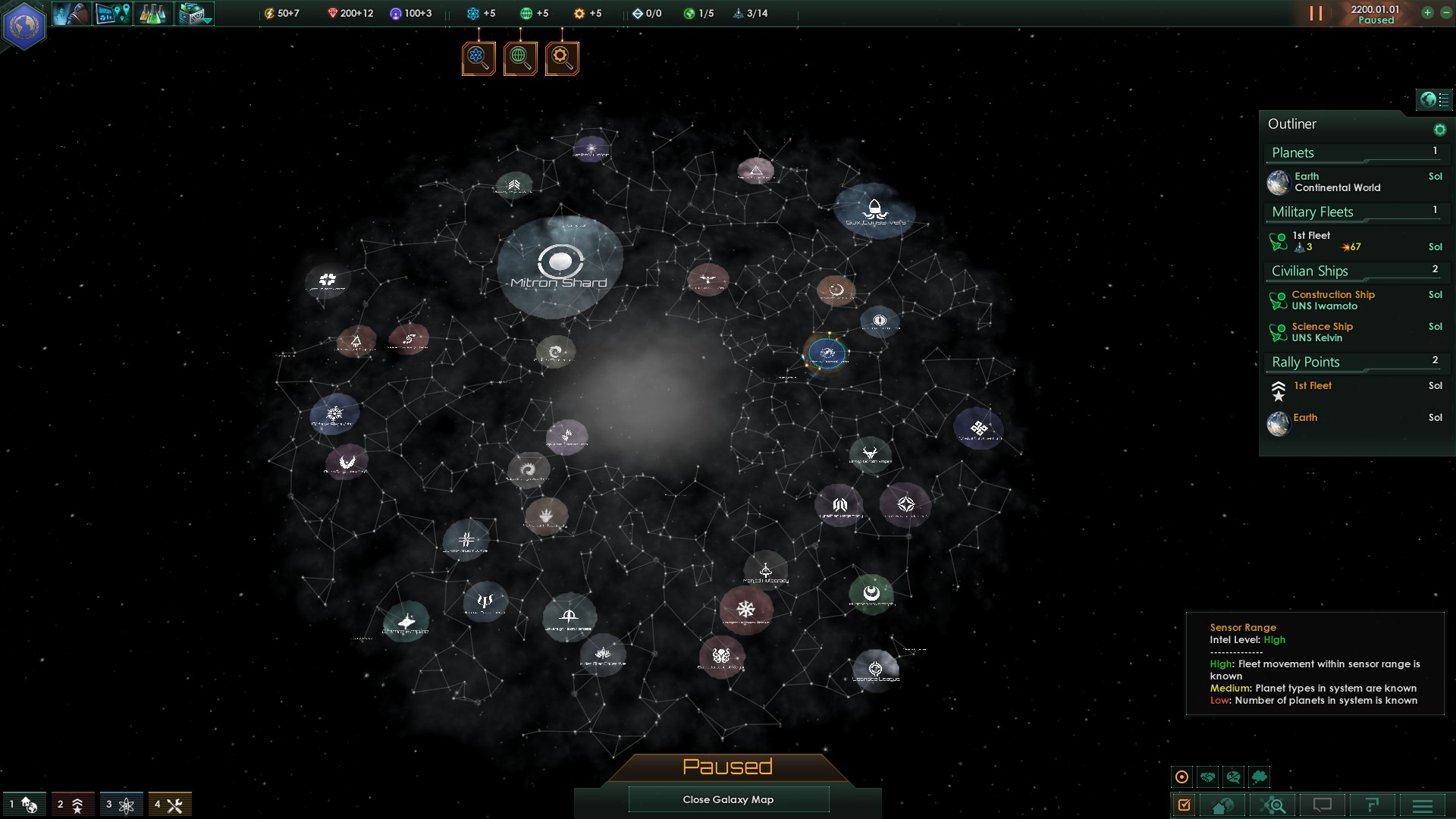The width and height of the screenshot is (1456, 819).
Task: Open the Situation Log monitor icon
Action: [112, 13]
